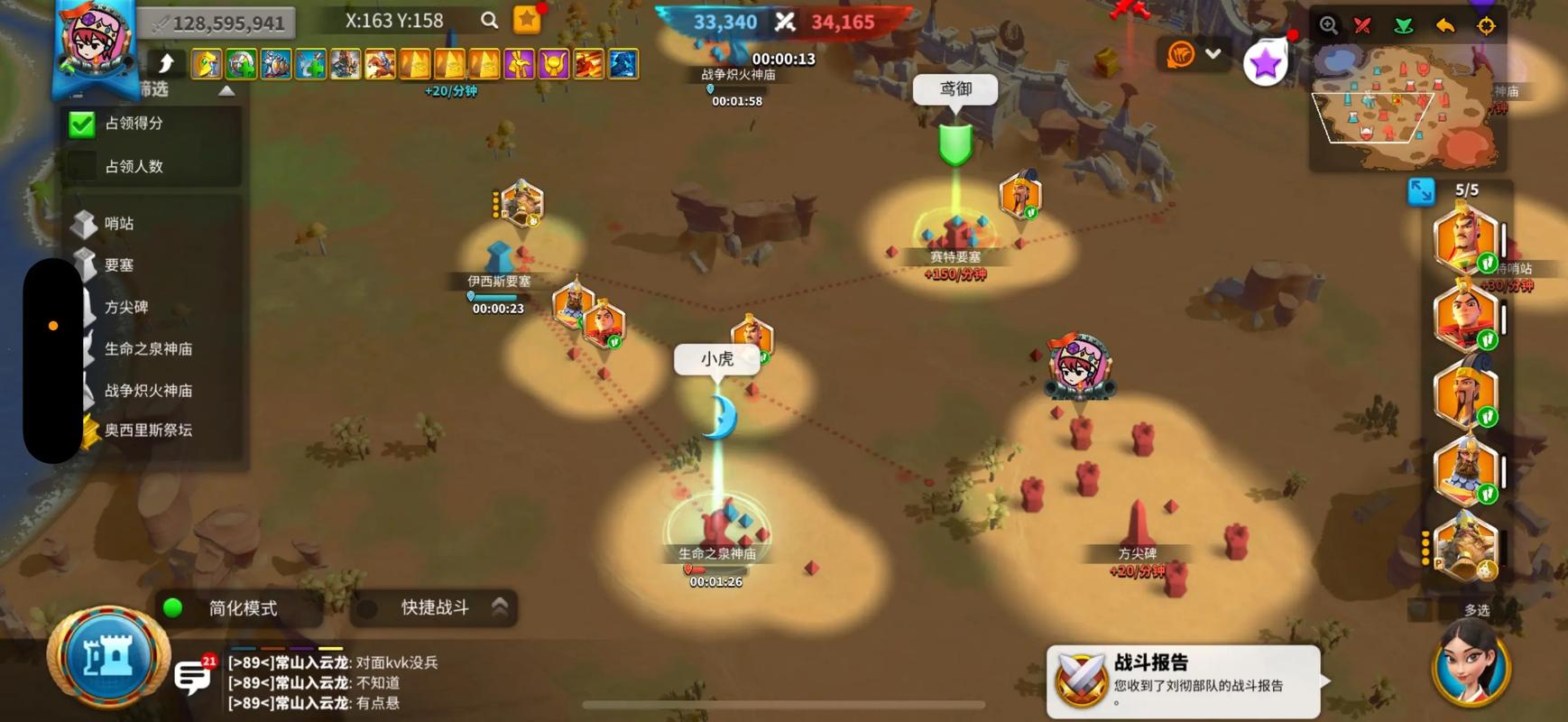The width and height of the screenshot is (1568, 722).
Task: Collapse the 筛选 filter panel arrow
Action: click(x=226, y=90)
